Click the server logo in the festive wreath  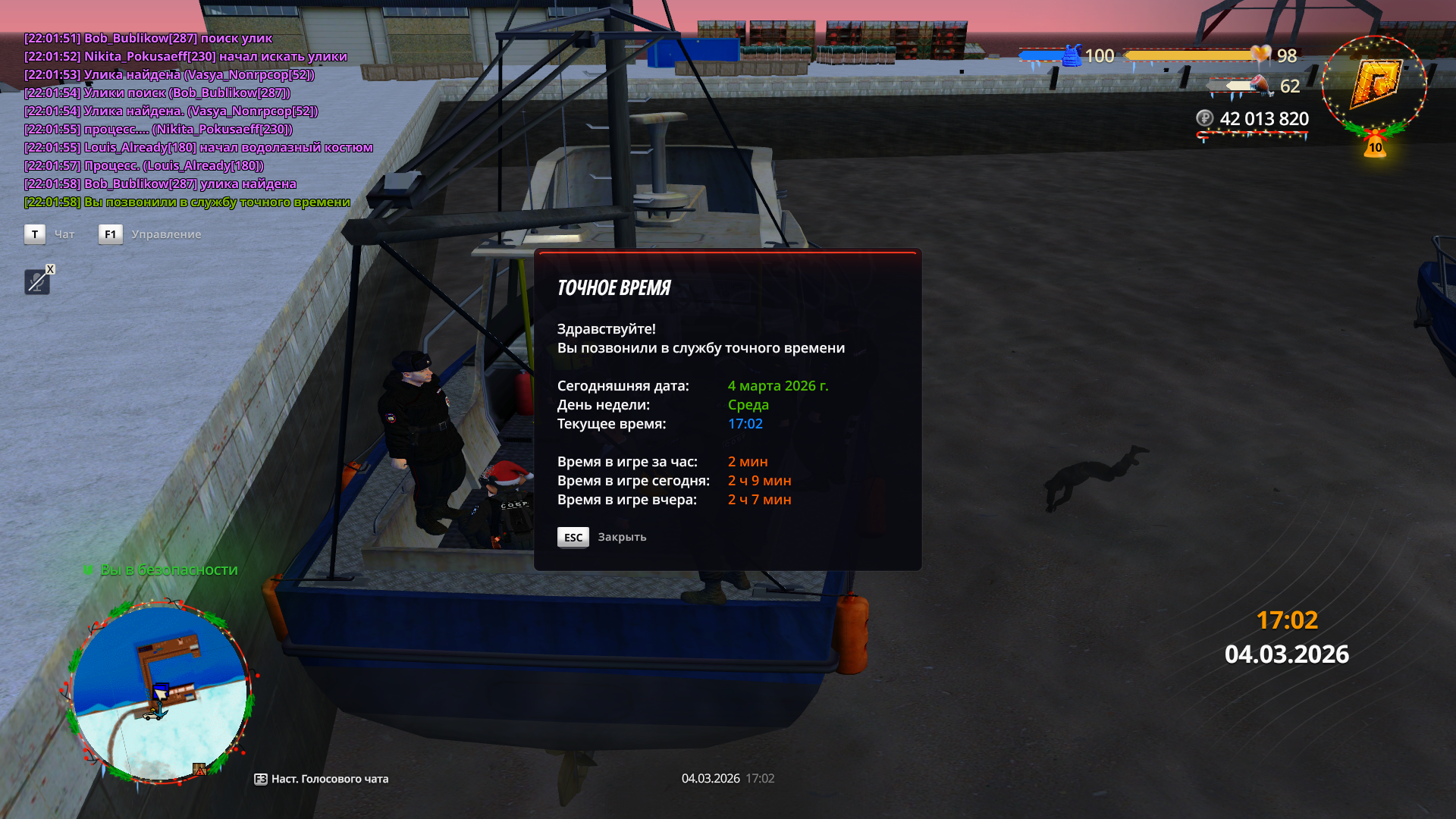[x=1373, y=83]
